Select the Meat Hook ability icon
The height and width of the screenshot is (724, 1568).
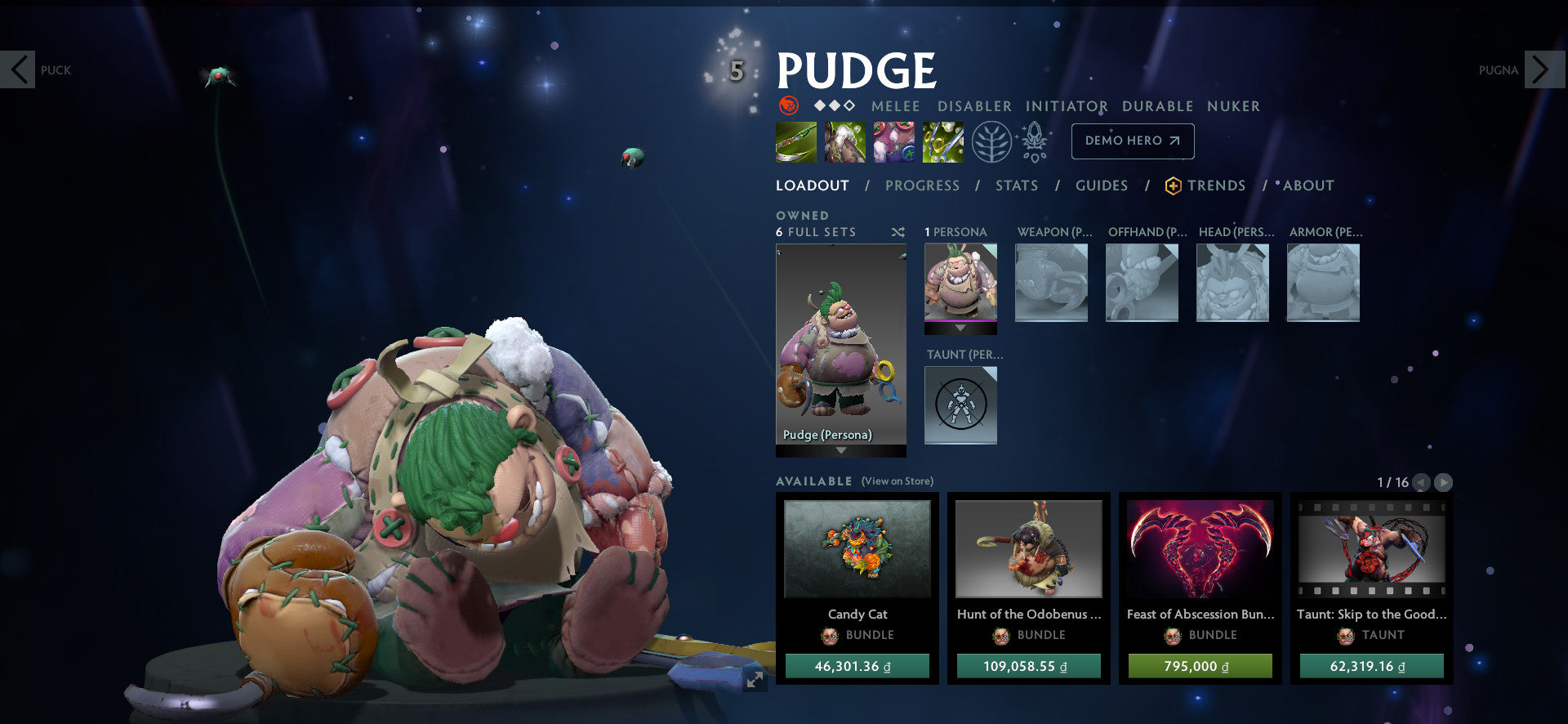tap(795, 141)
